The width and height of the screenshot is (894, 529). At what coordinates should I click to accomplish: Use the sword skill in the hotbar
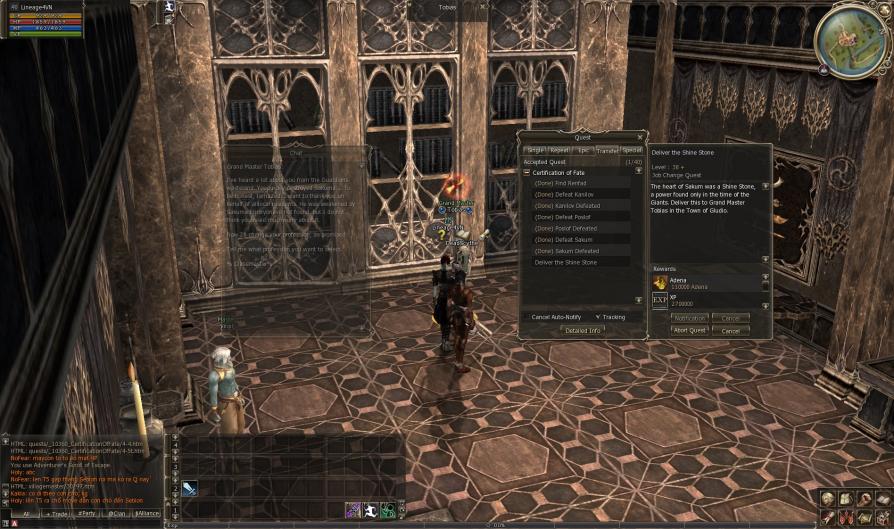(x=189, y=488)
